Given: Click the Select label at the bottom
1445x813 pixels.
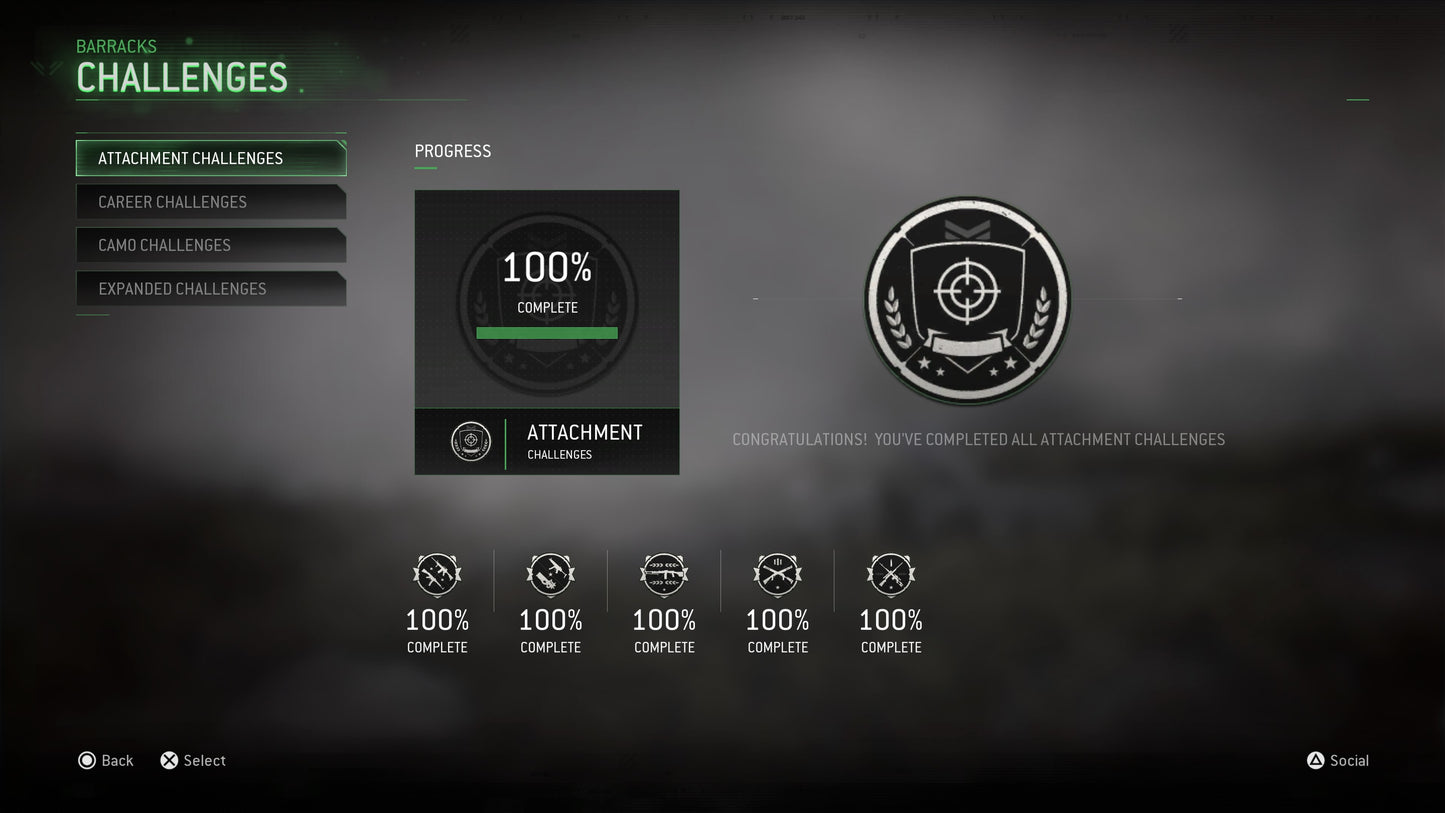Looking at the screenshot, I should tap(205, 760).
